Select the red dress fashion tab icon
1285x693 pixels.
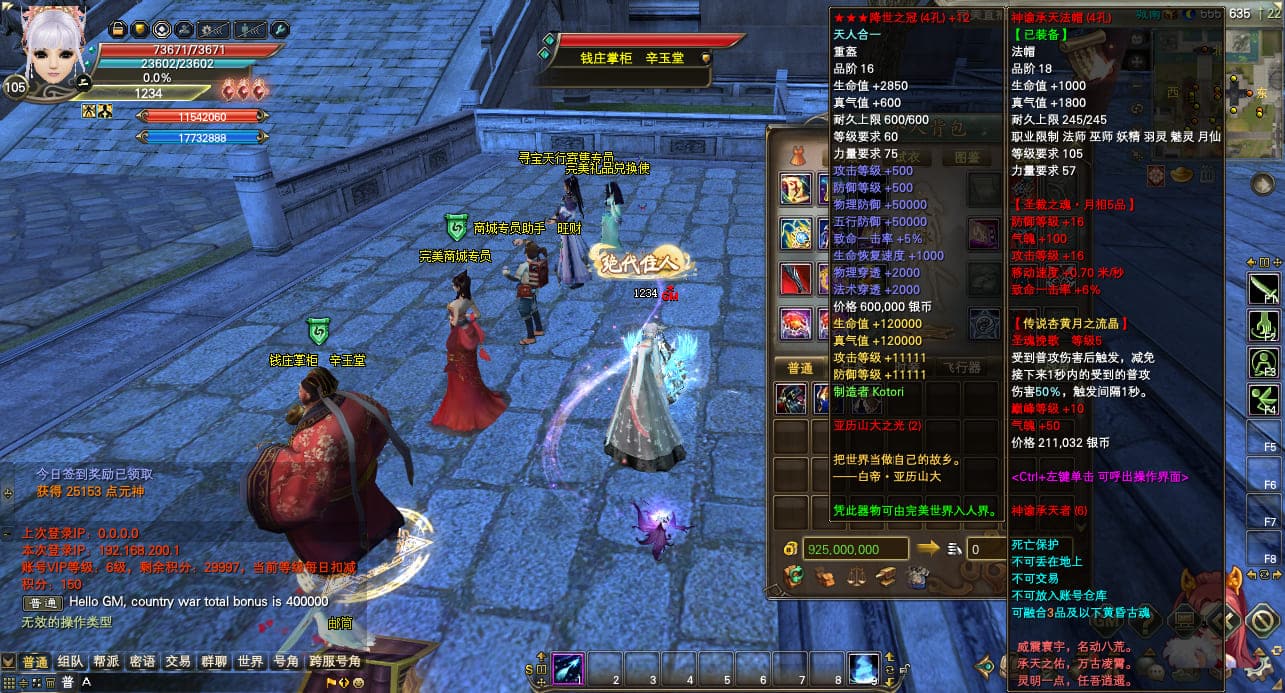(x=797, y=157)
